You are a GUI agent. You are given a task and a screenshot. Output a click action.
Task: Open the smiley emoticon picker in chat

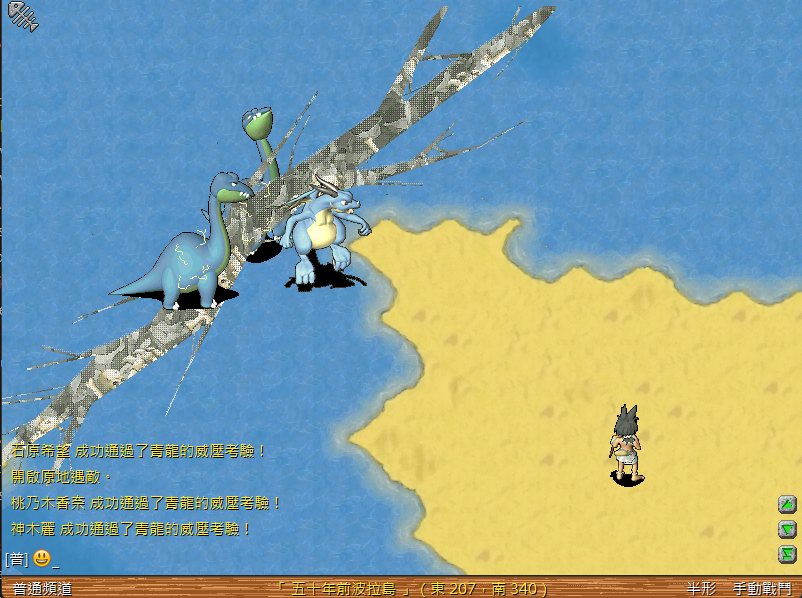coord(41,558)
